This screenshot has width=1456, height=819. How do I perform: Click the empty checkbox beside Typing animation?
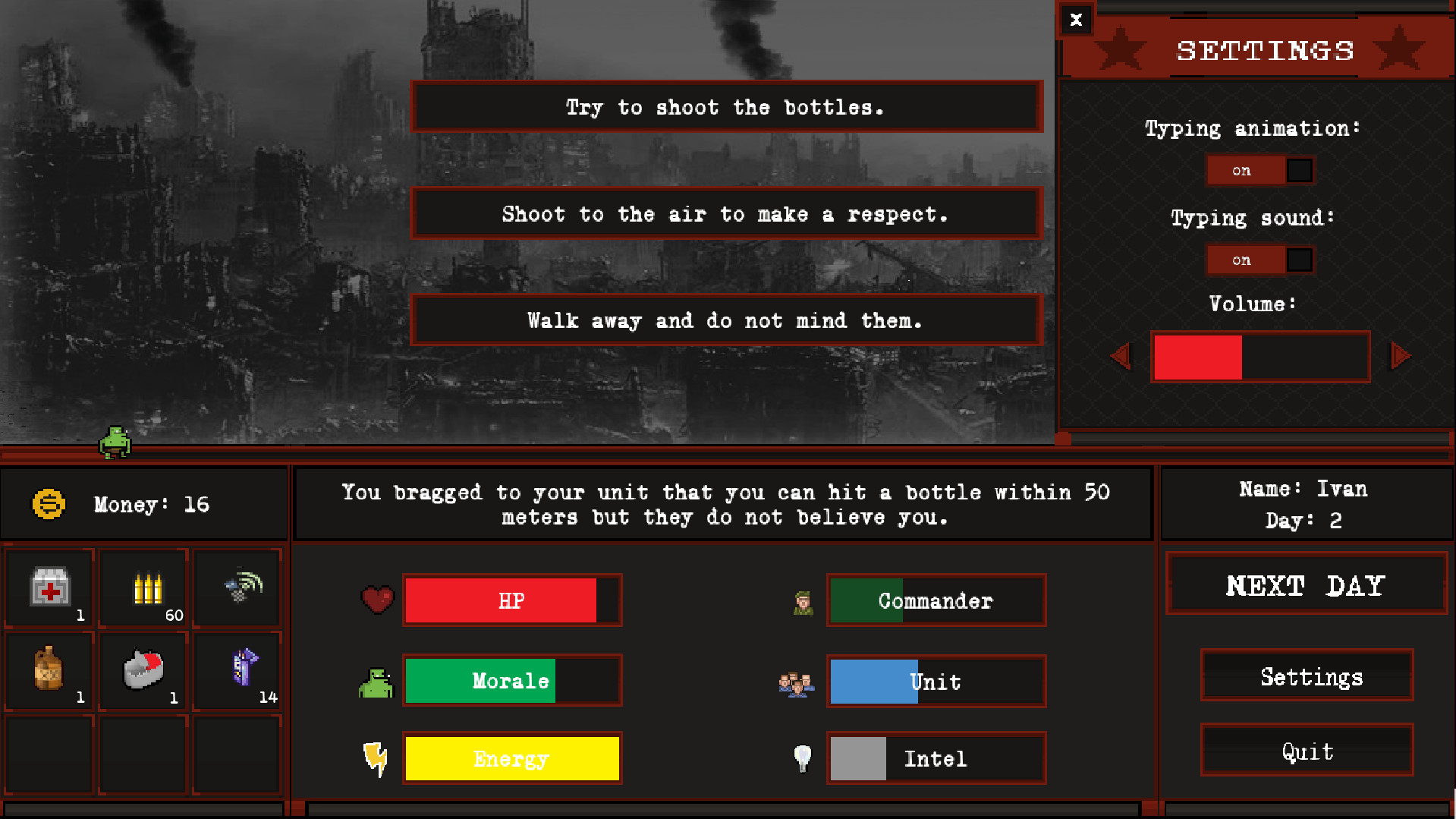tap(1299, 170)
